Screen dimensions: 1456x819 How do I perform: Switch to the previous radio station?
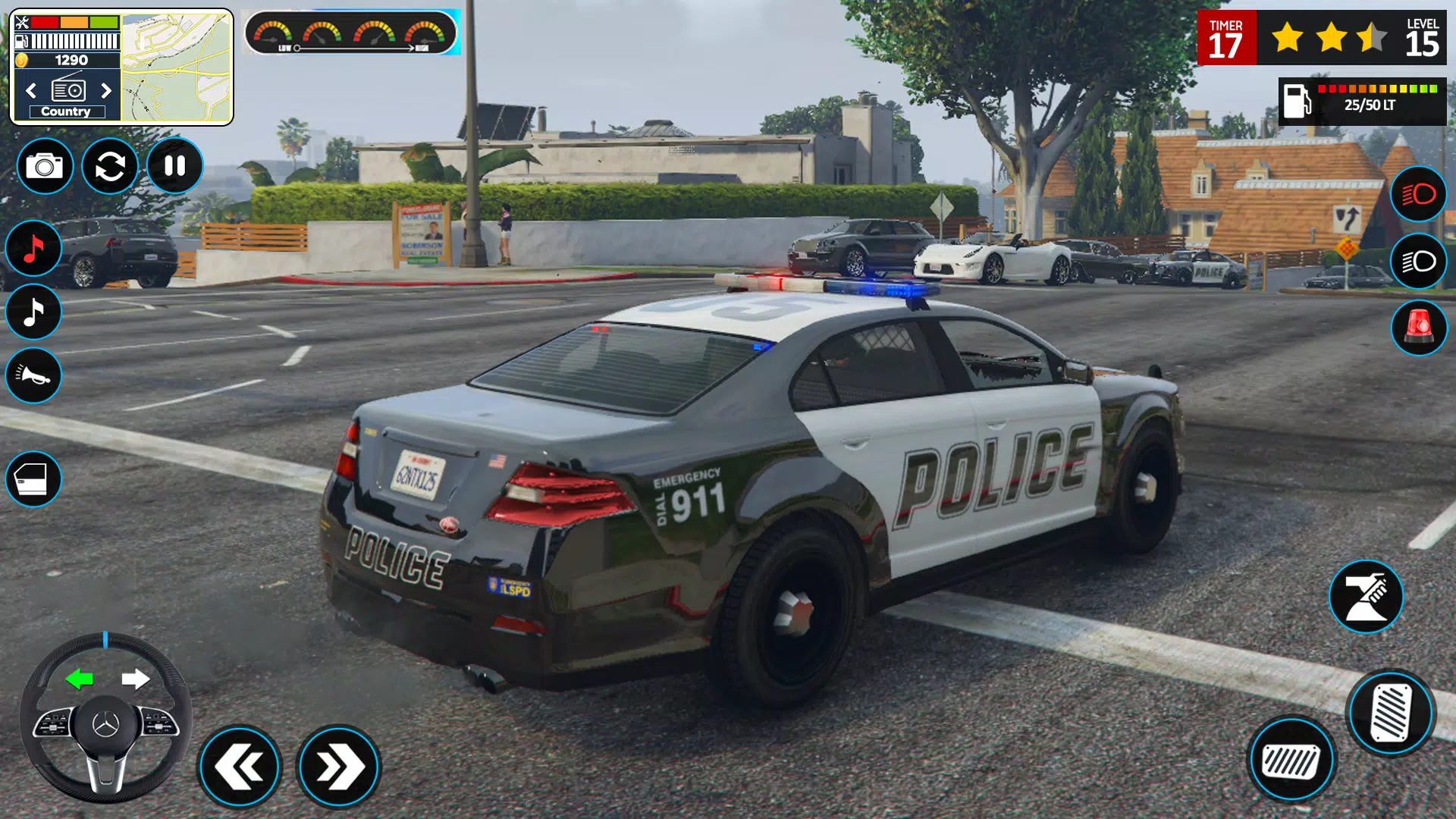[x=30, y=90]
